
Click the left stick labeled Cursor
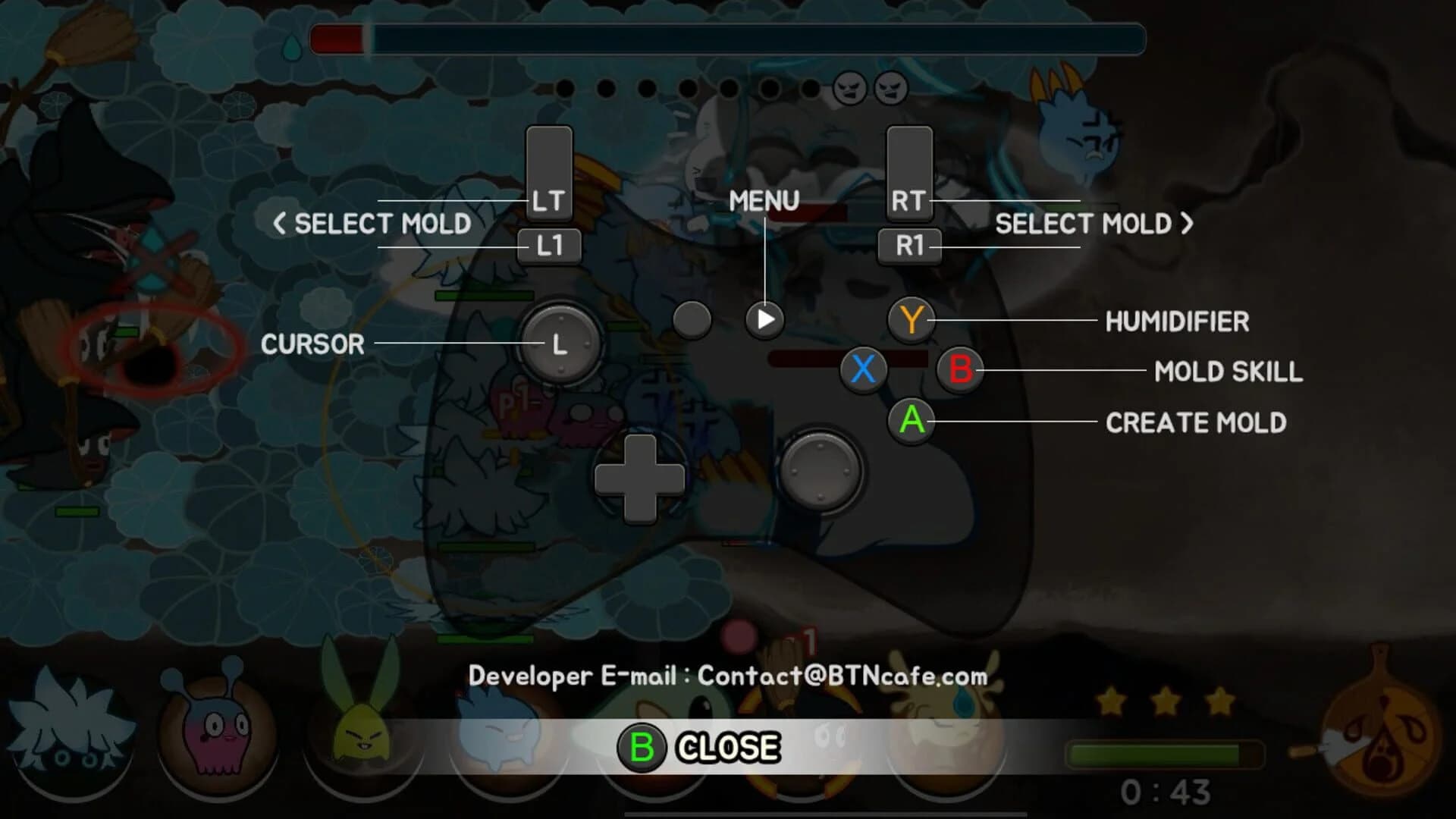pos(560,345)
